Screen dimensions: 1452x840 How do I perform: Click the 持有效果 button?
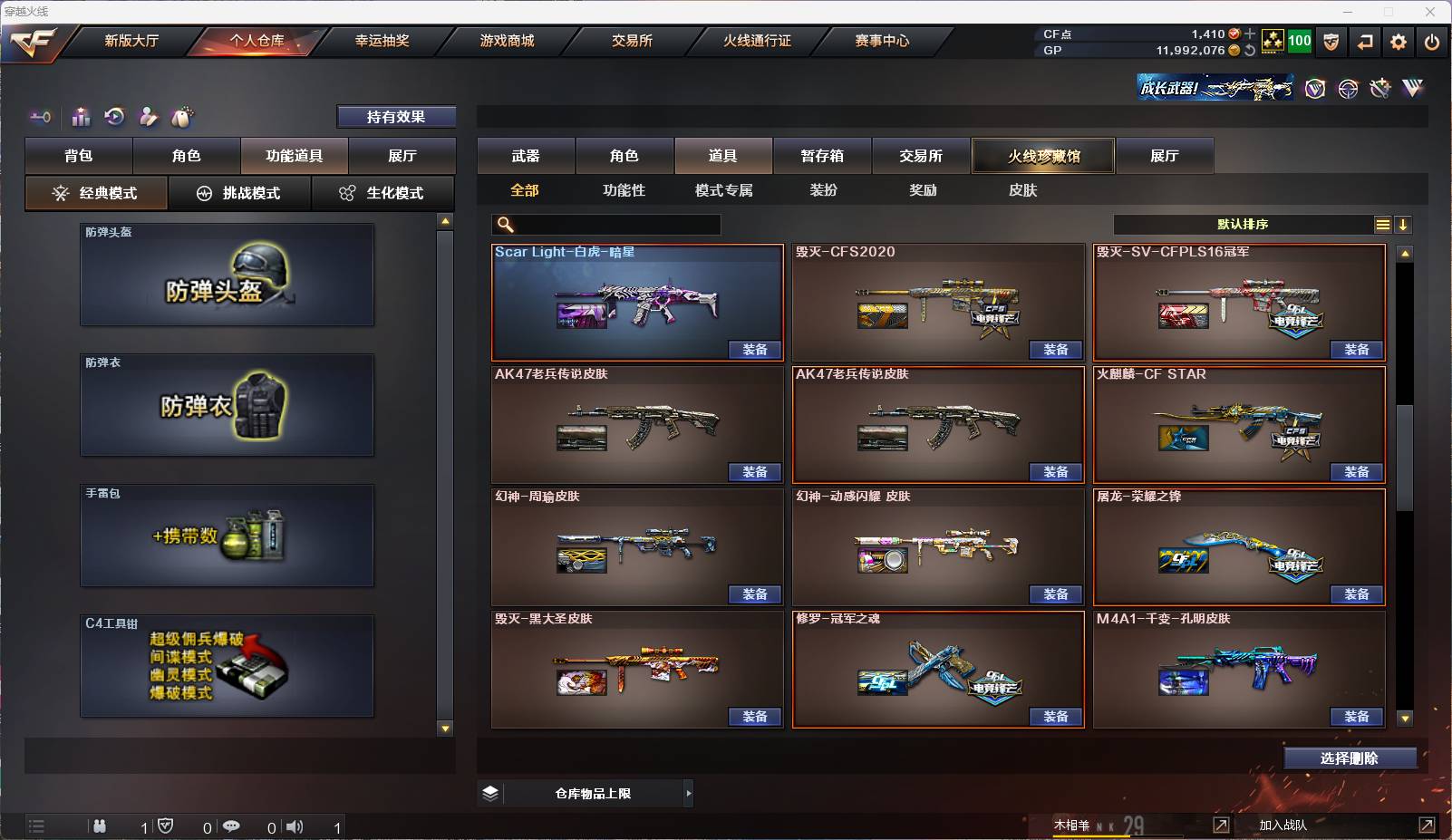tap(396, 116)
